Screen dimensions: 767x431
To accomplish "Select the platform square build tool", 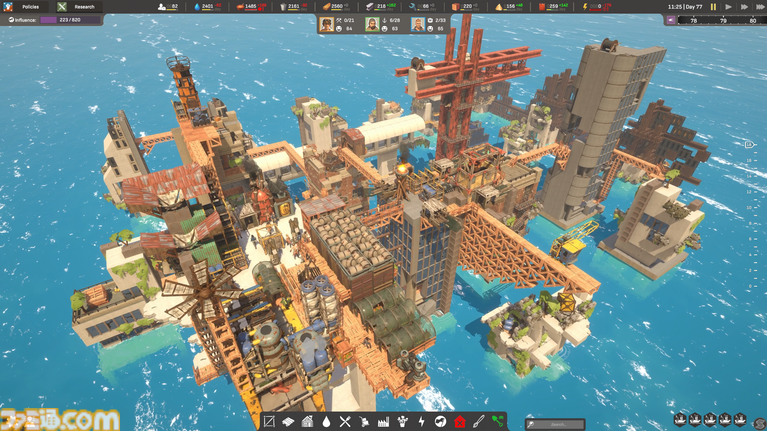I will click(269, 422).
